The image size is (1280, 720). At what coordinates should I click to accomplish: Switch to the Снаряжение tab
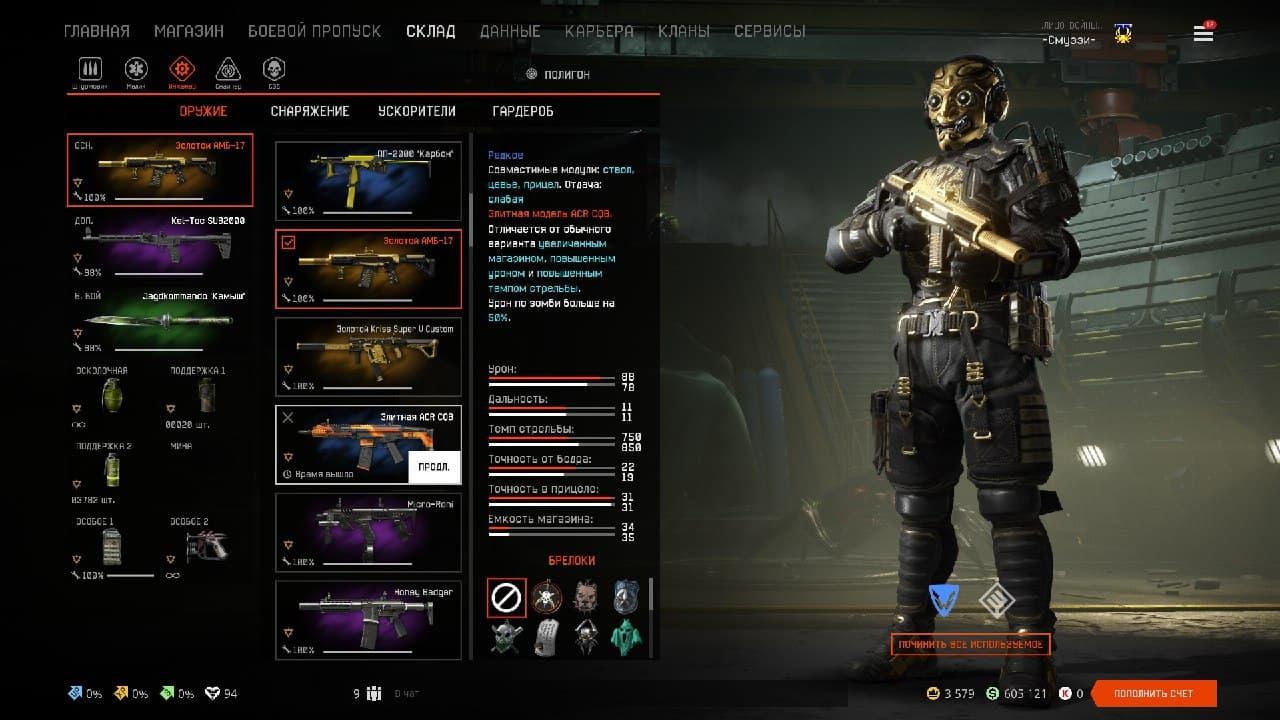[310, 111]
